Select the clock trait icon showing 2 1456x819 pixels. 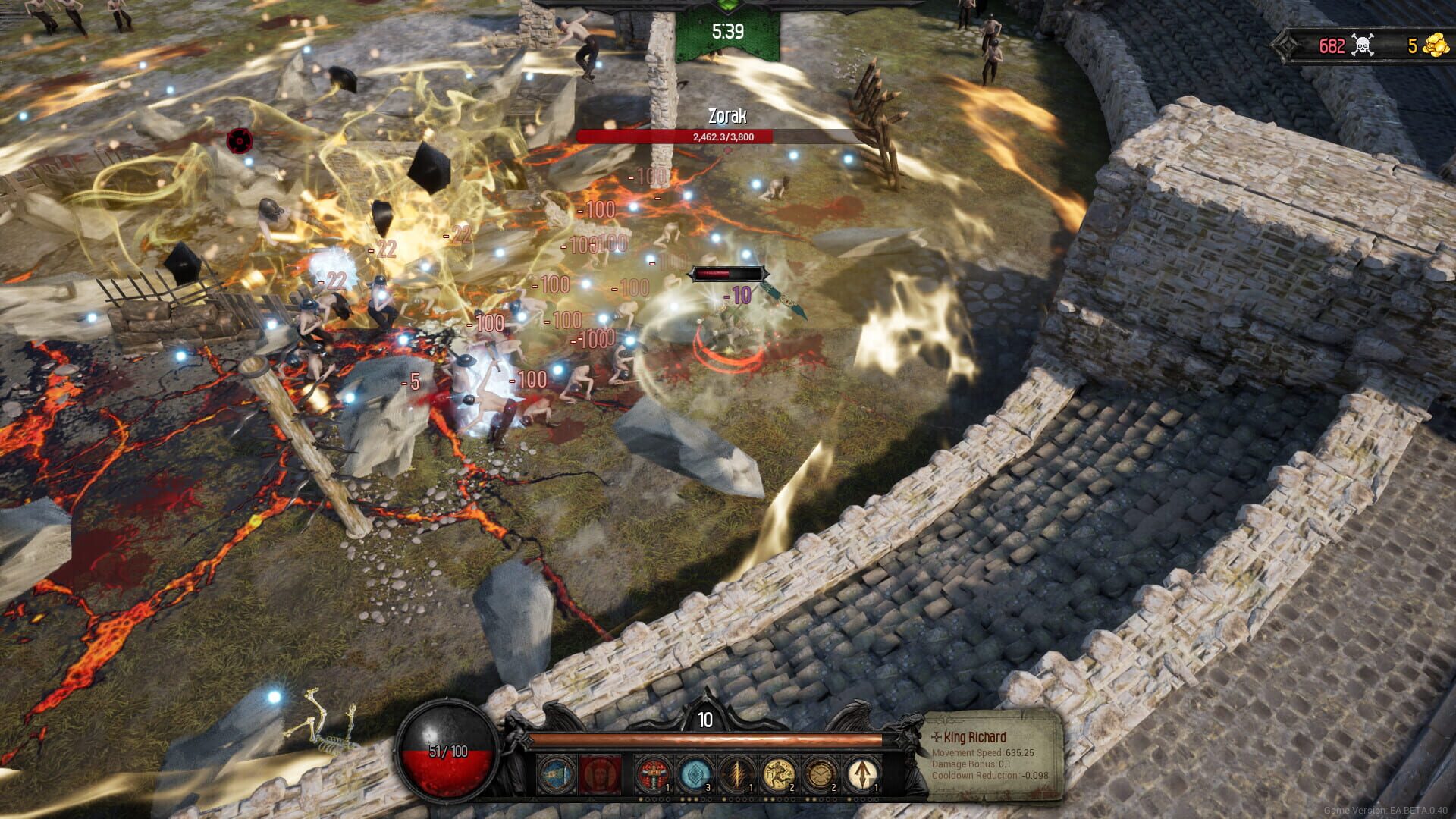click(821, 773)
